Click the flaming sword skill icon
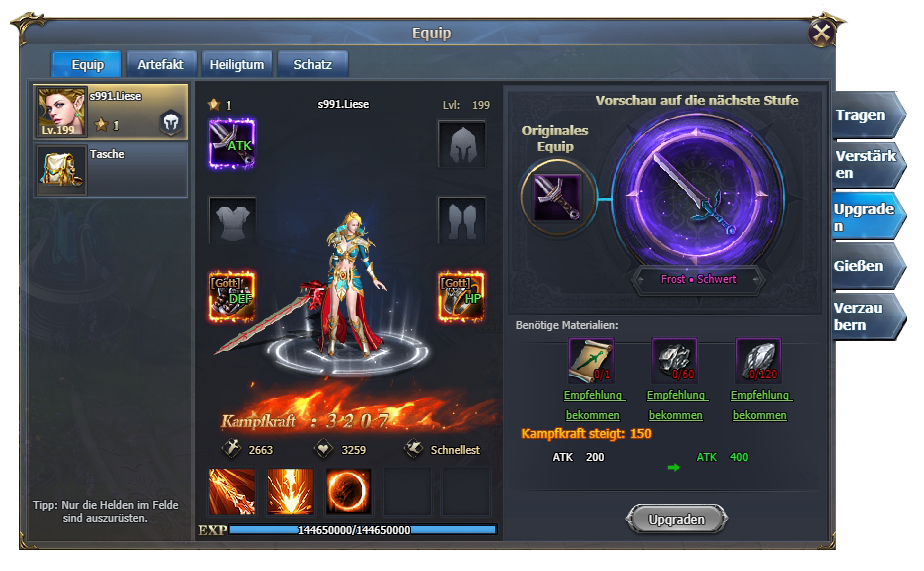 232,491
